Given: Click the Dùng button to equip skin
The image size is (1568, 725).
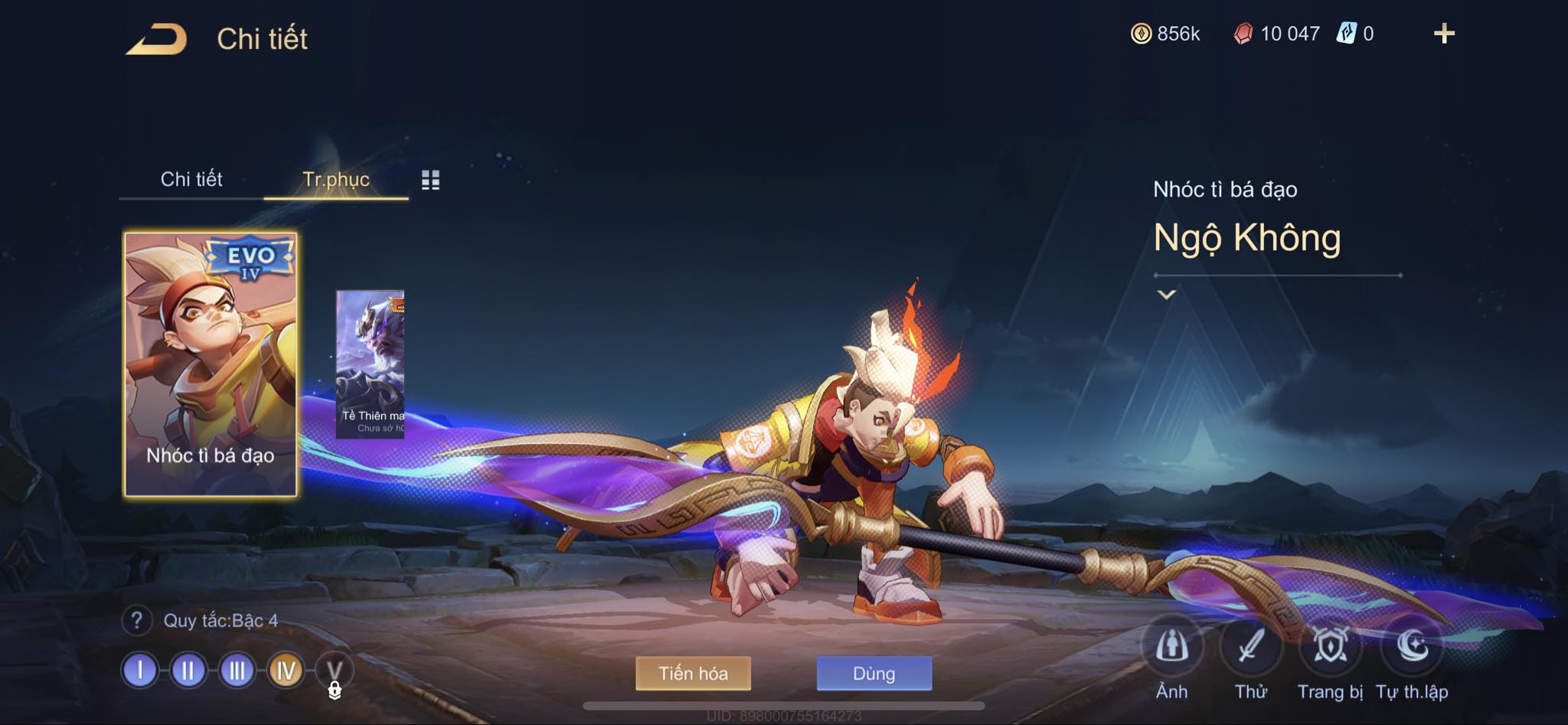Looking at the screenshot, I should [874, 674].
